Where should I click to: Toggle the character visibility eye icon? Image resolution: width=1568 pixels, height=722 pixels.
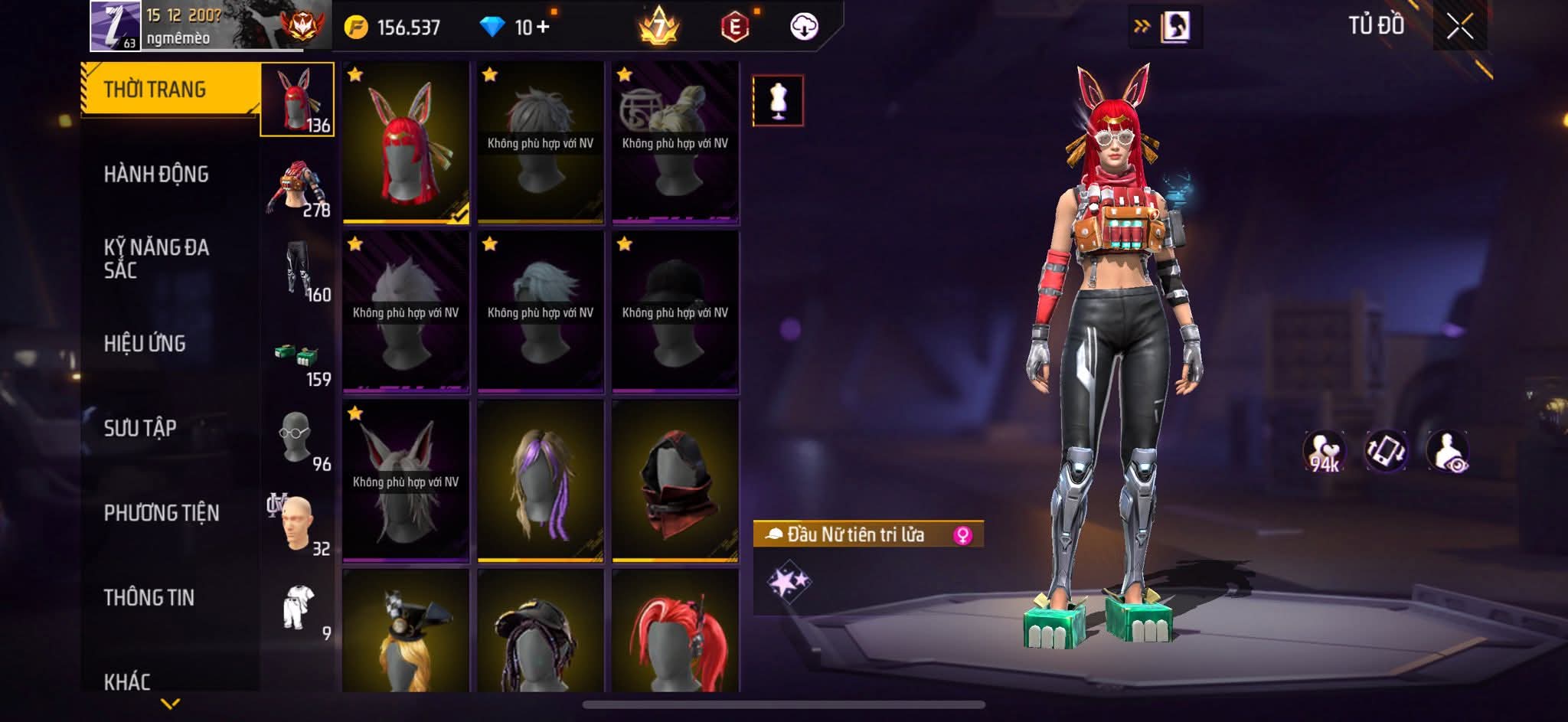coord(1448,451)
